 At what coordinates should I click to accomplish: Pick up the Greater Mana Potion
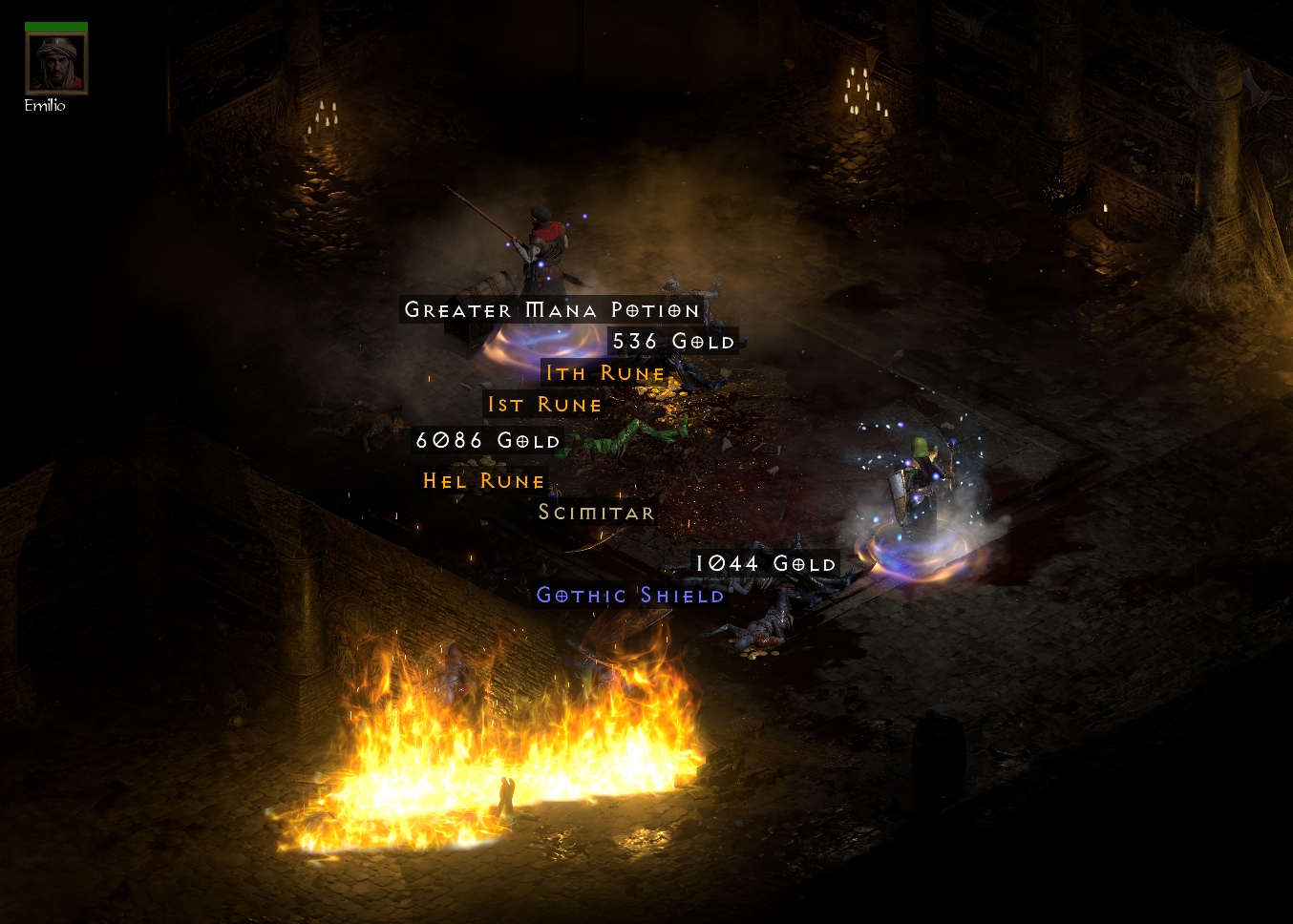(x=550, y=310)
